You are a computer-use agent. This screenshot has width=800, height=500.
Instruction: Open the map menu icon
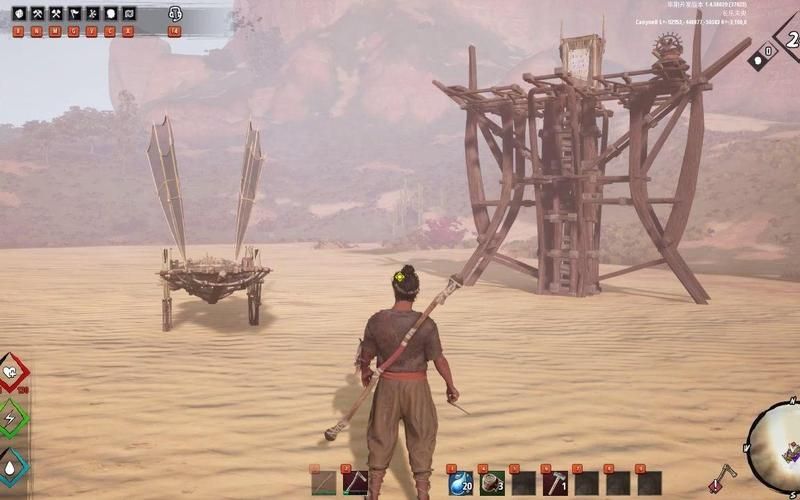point(128,14)
